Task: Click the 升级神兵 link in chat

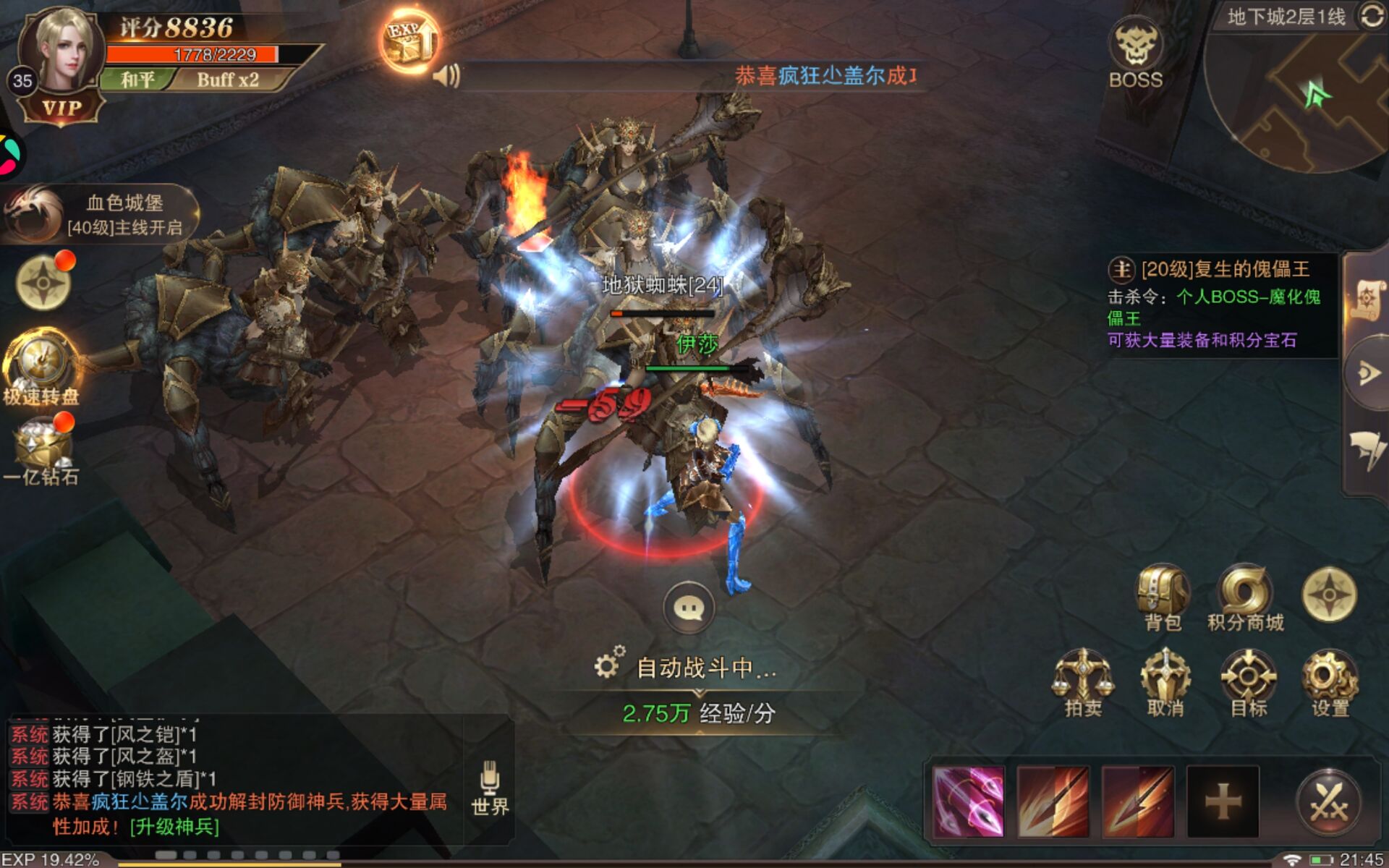Action: tap(174, 826)
